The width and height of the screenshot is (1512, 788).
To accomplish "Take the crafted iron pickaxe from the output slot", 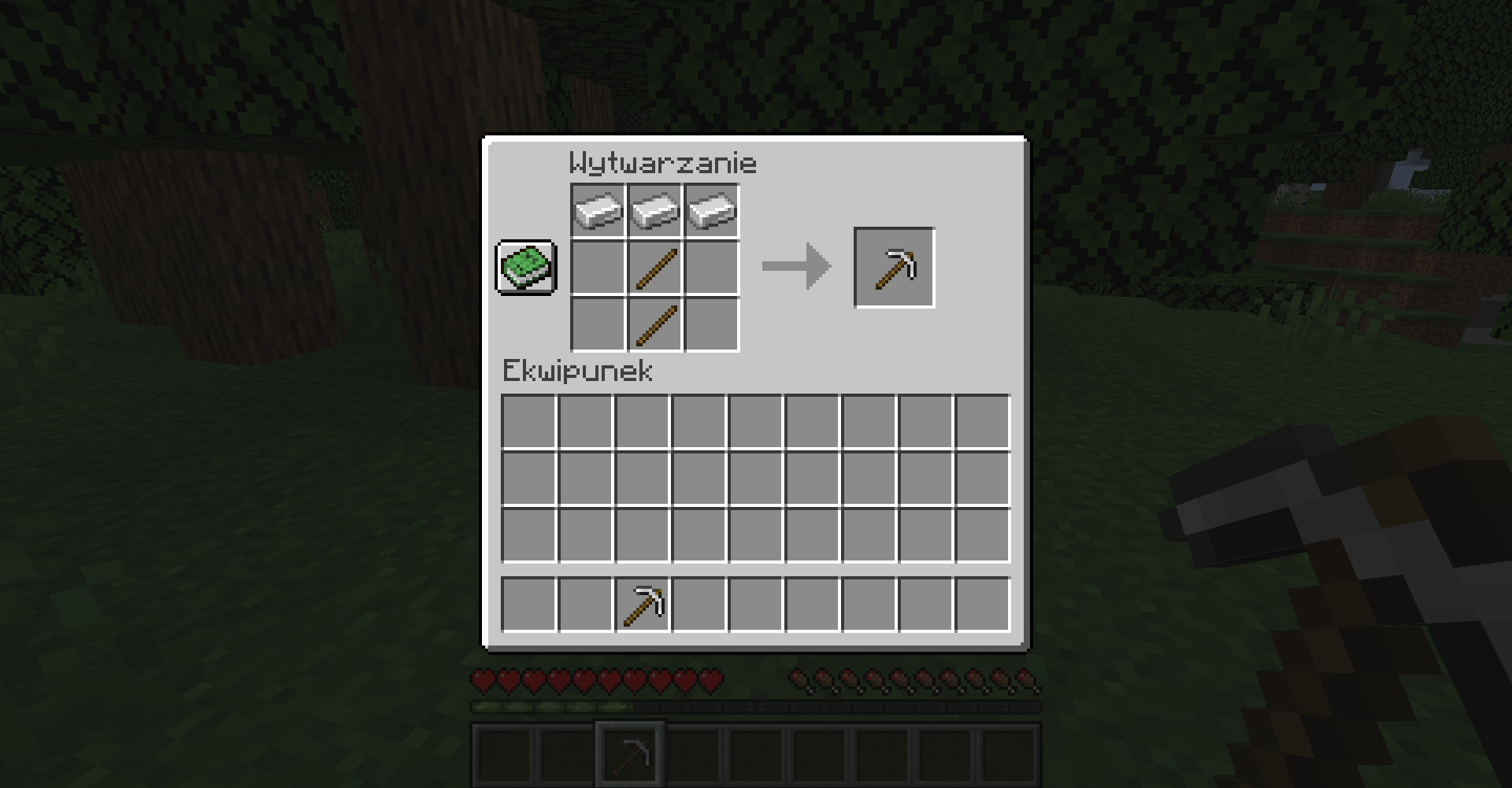I will [894, 266].
